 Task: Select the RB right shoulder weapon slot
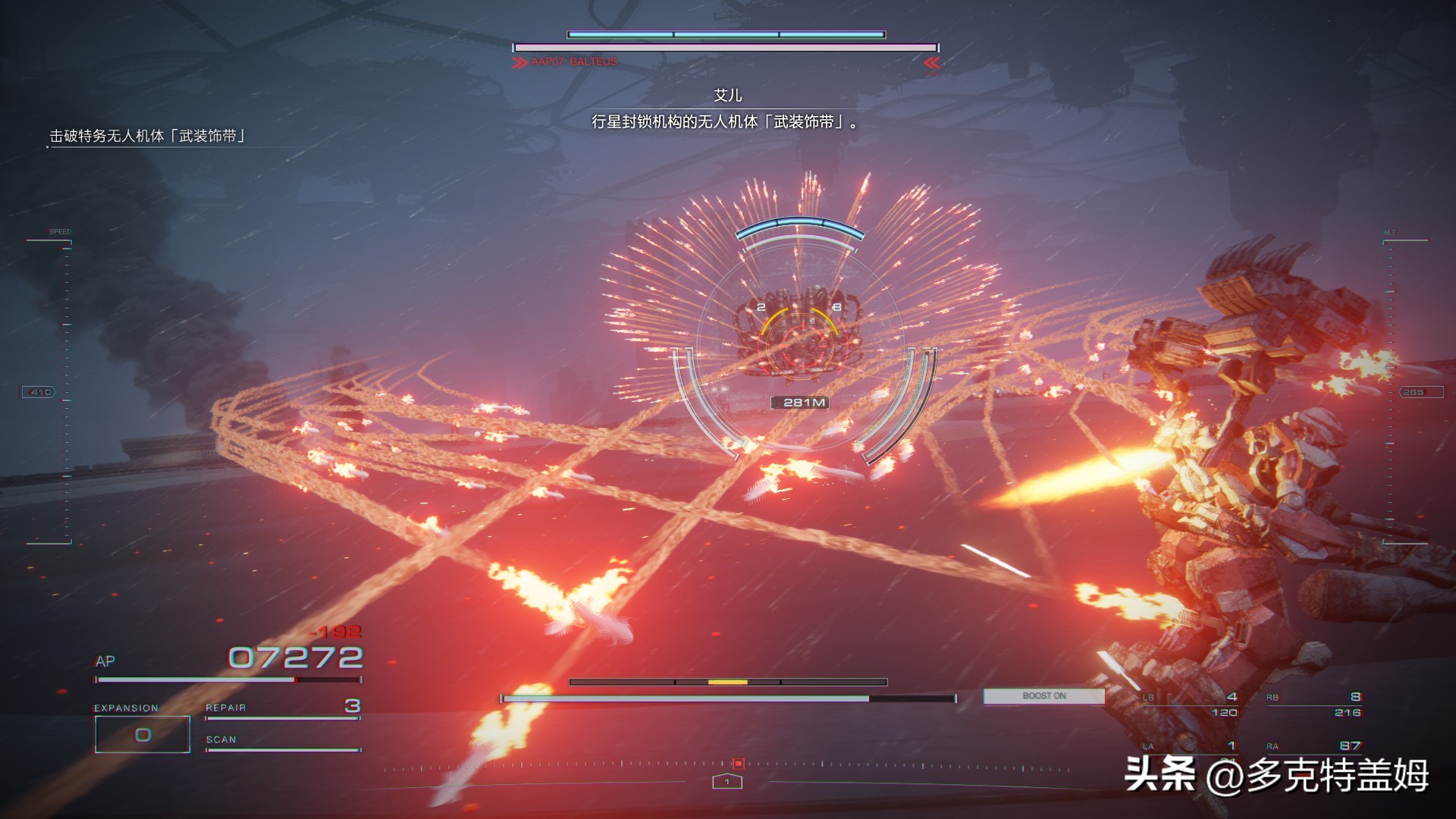[1313, 704]
